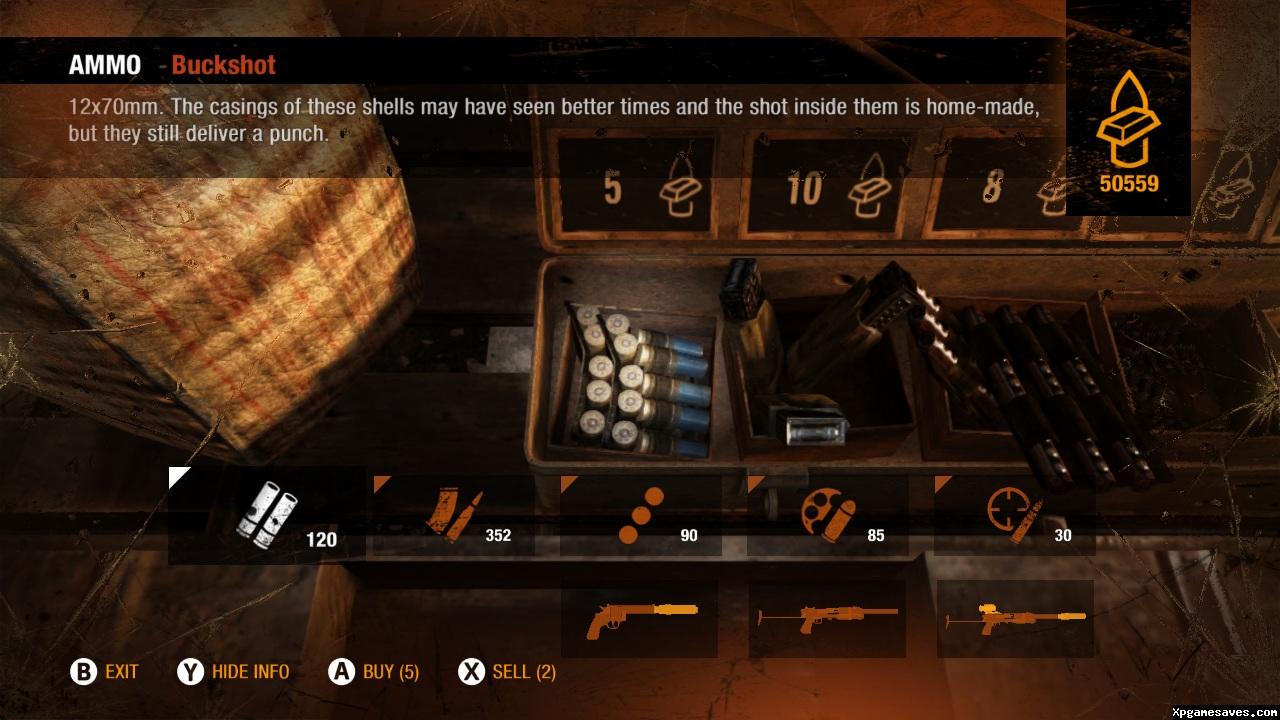Choose the rifle cartridge ammo slot showing 352

coord(453,516)
